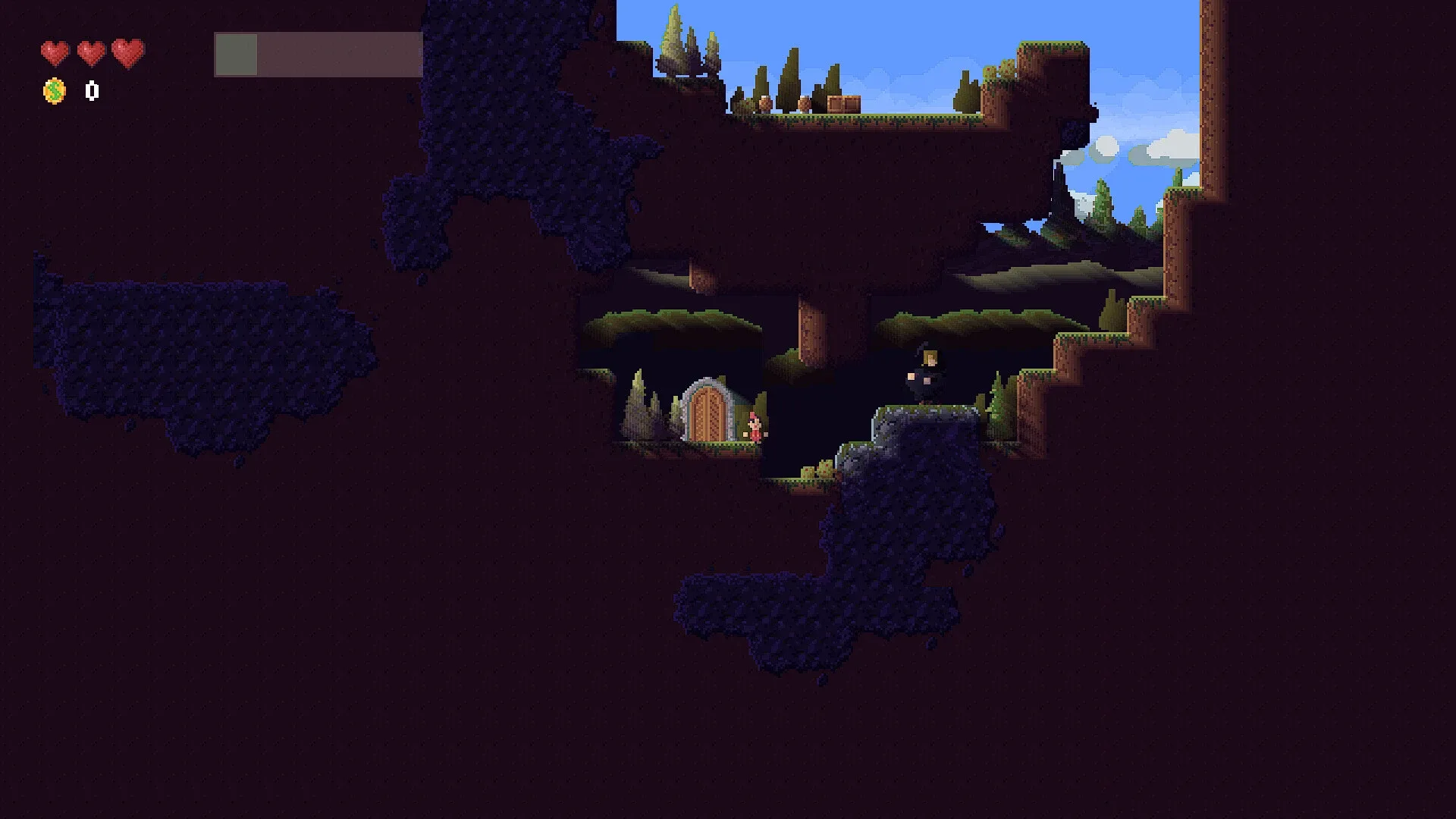
Task: Select the middle heart in the health display
Action: click(x=91, y=52)
